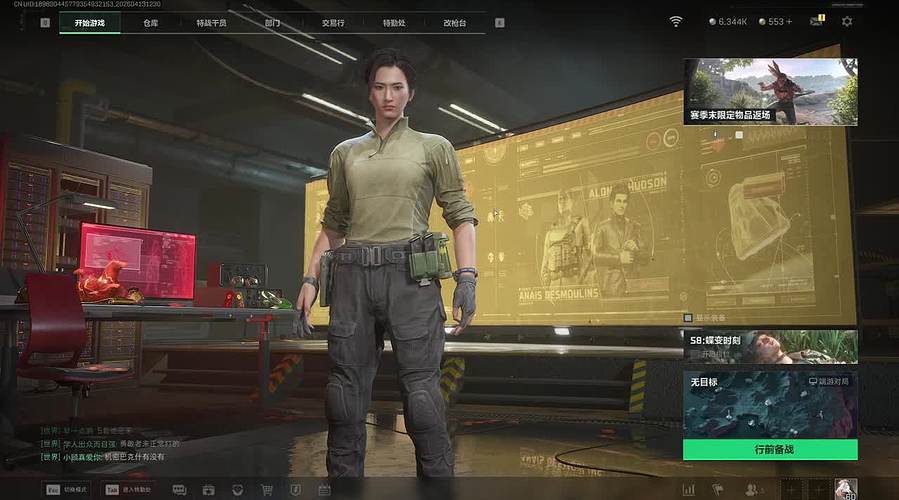Click the chat bubble icon
This screenshot has height=500, width=899.
179,490
